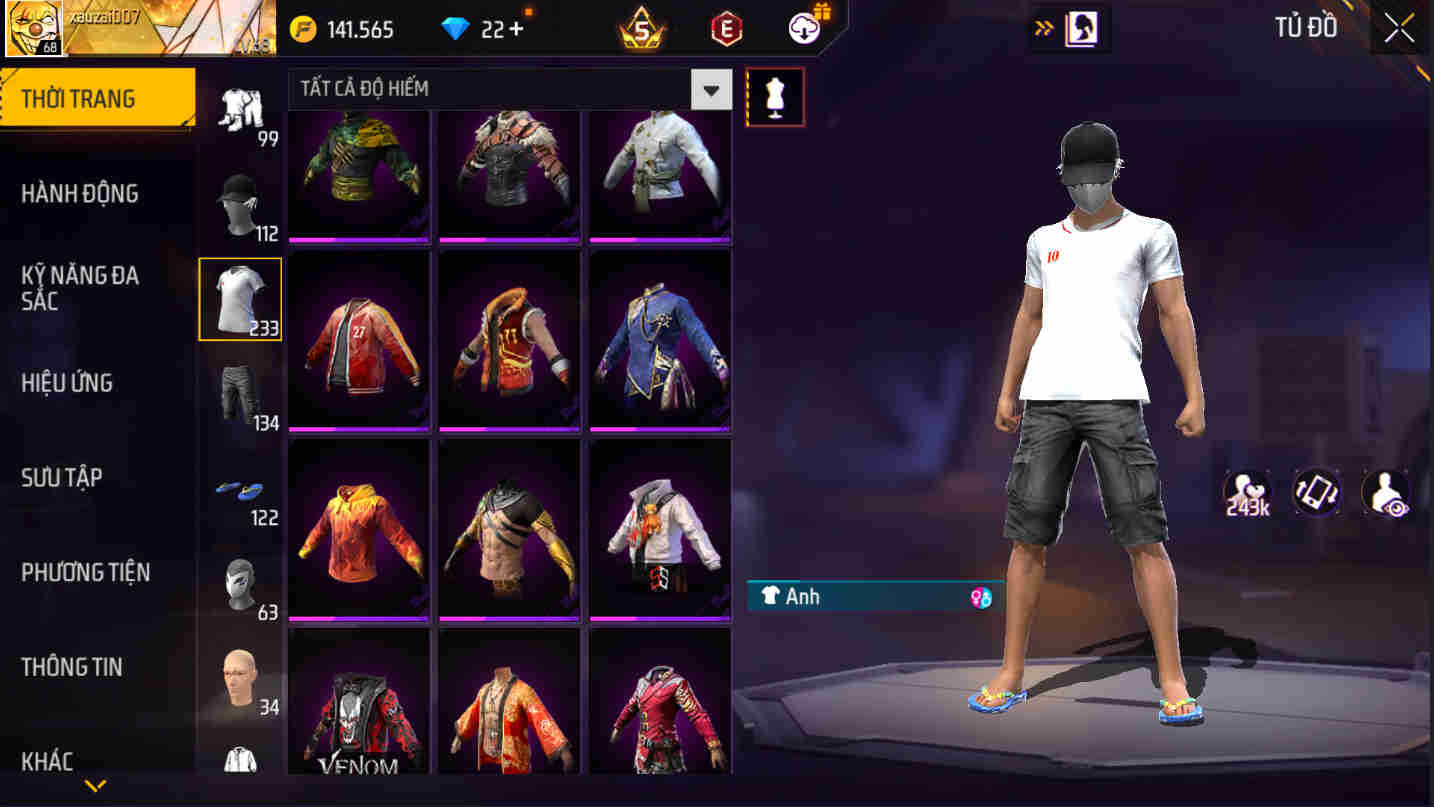Screen dimensions: 1434x807
Task: Click the 243k likes icon
Action: point(1246,491)
